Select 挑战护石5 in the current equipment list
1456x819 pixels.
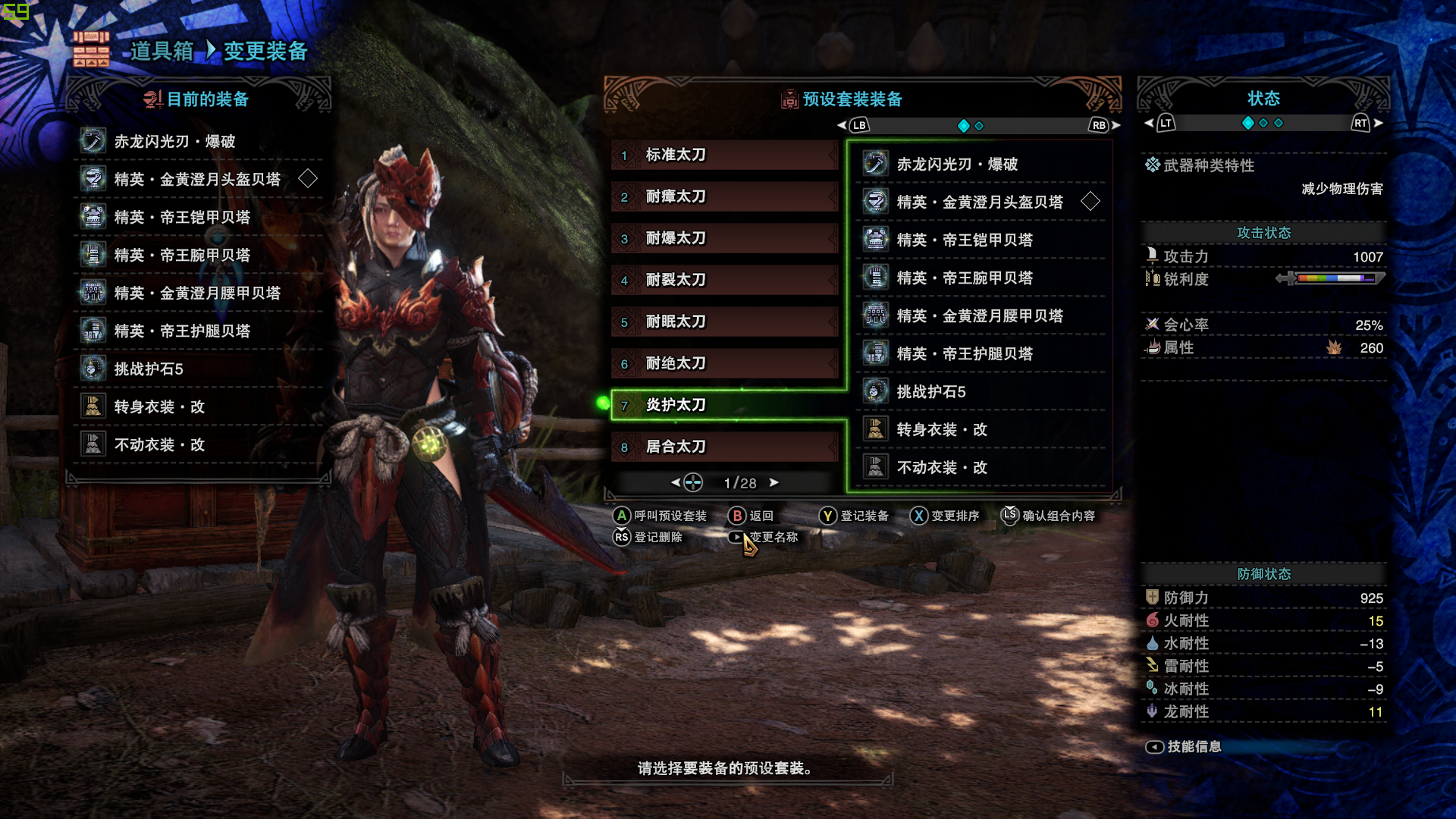coord(149,369)
